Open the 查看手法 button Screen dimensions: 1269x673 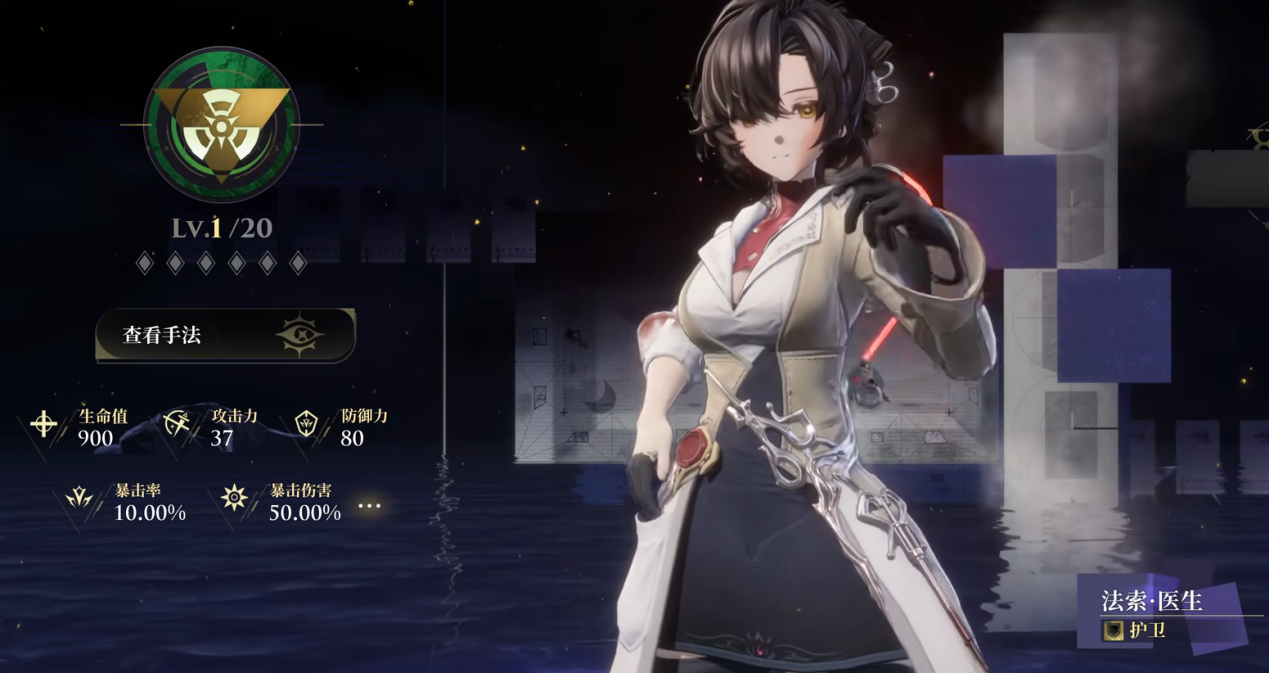(225, 335)
